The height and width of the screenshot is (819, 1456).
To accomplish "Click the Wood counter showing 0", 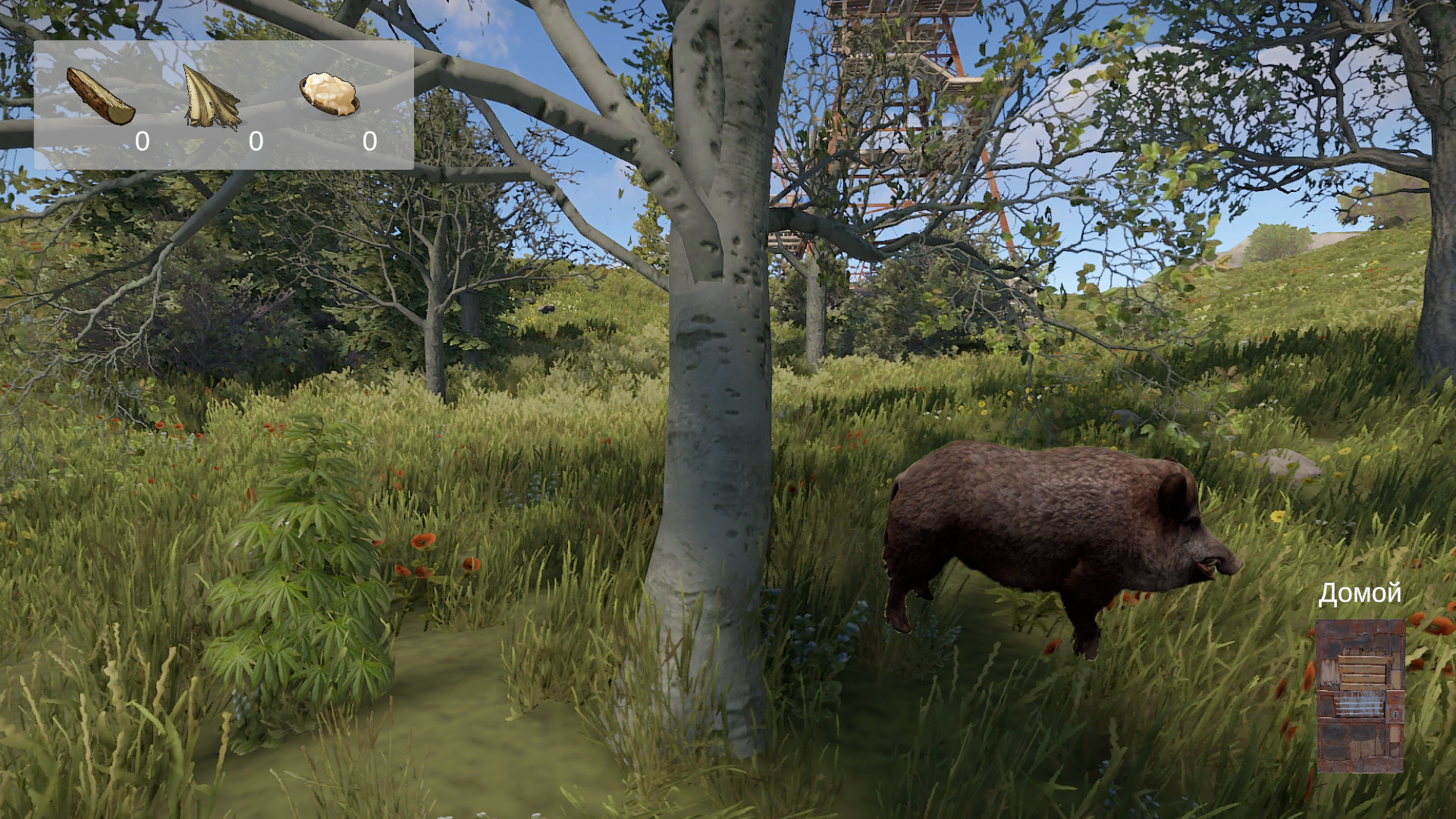I will [x=141, y=141].
